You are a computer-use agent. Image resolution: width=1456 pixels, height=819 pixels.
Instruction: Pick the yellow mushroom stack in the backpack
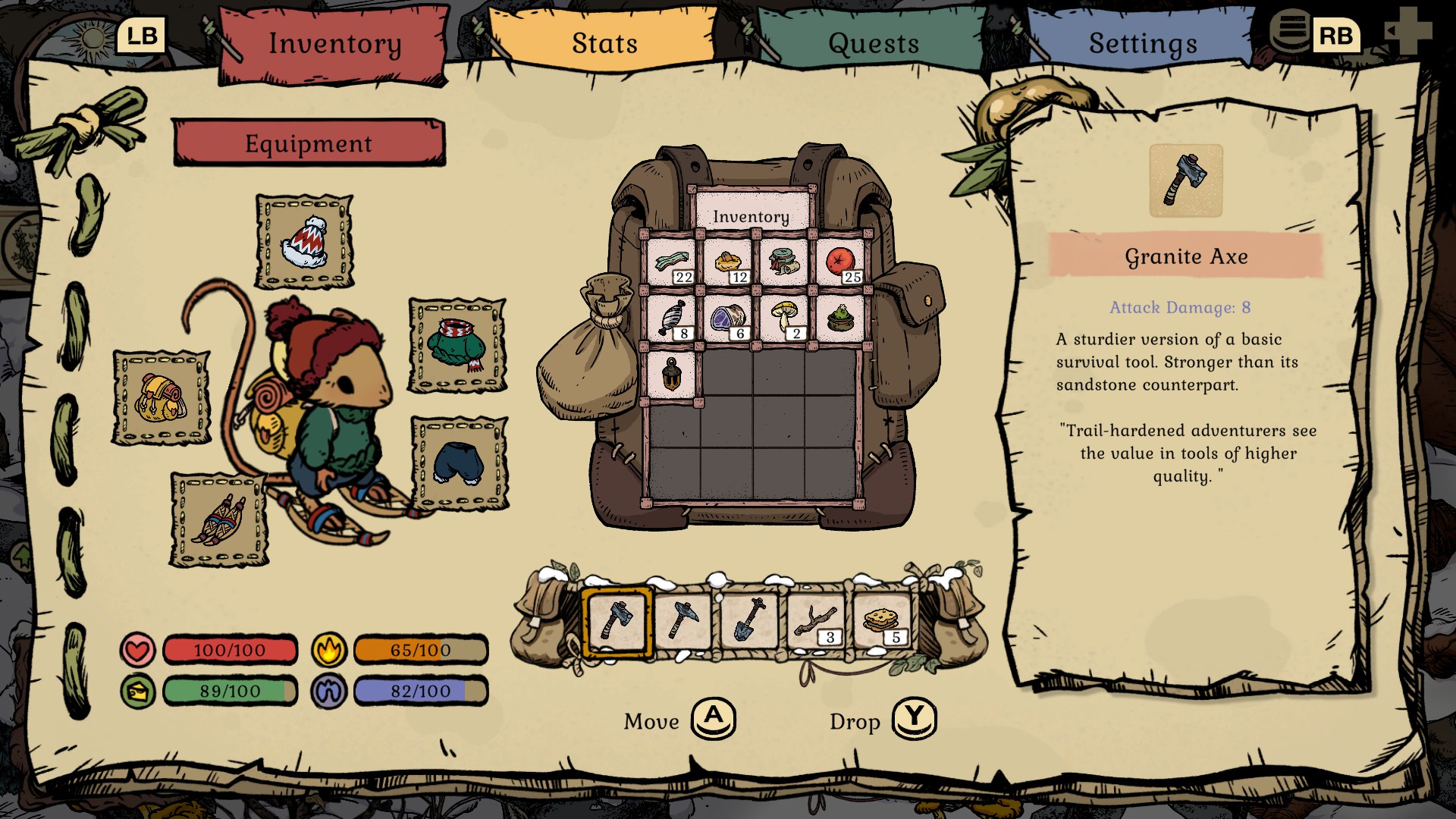tap(784, 318)
